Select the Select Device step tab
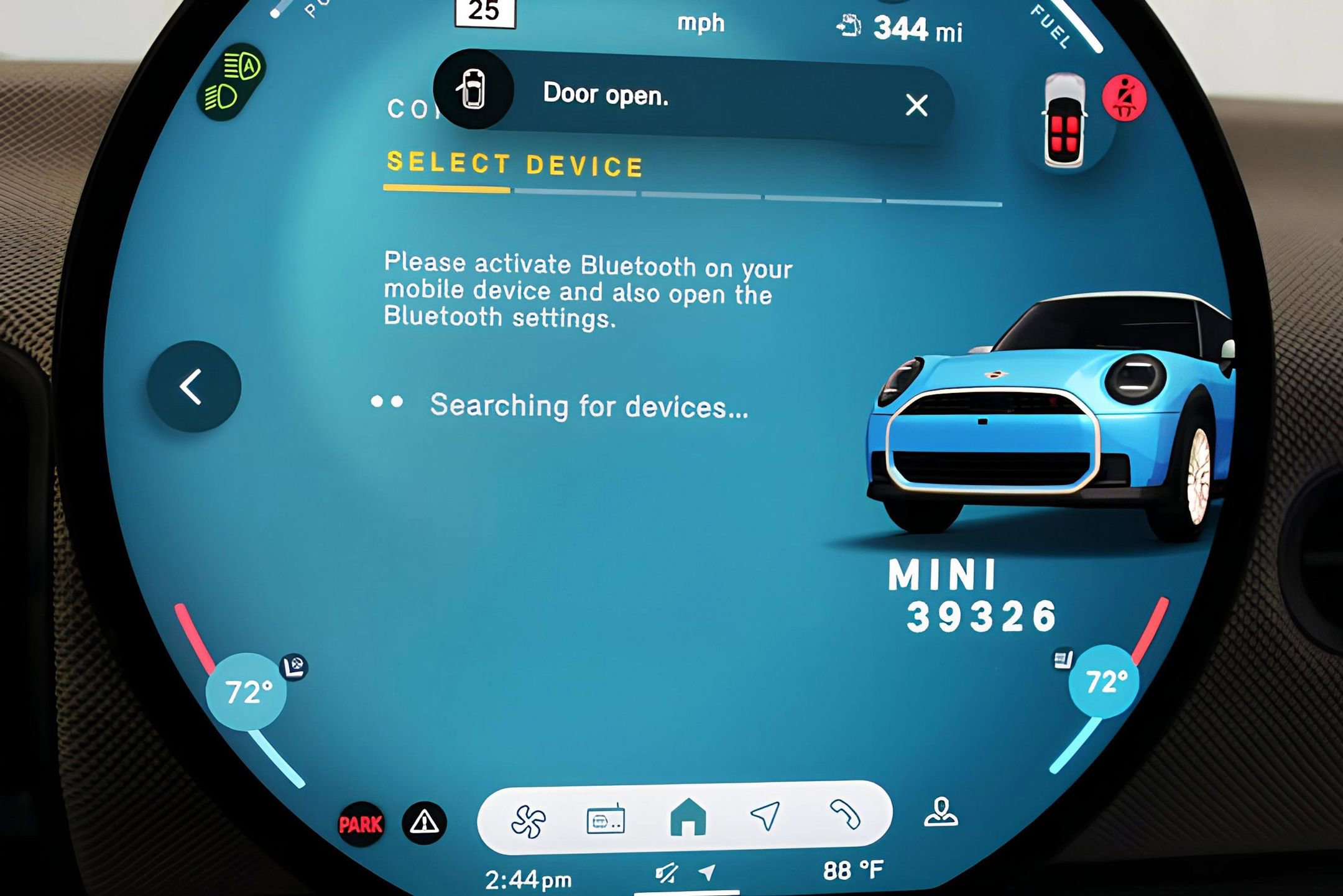 pyautogui.click(x=515, y=165)
